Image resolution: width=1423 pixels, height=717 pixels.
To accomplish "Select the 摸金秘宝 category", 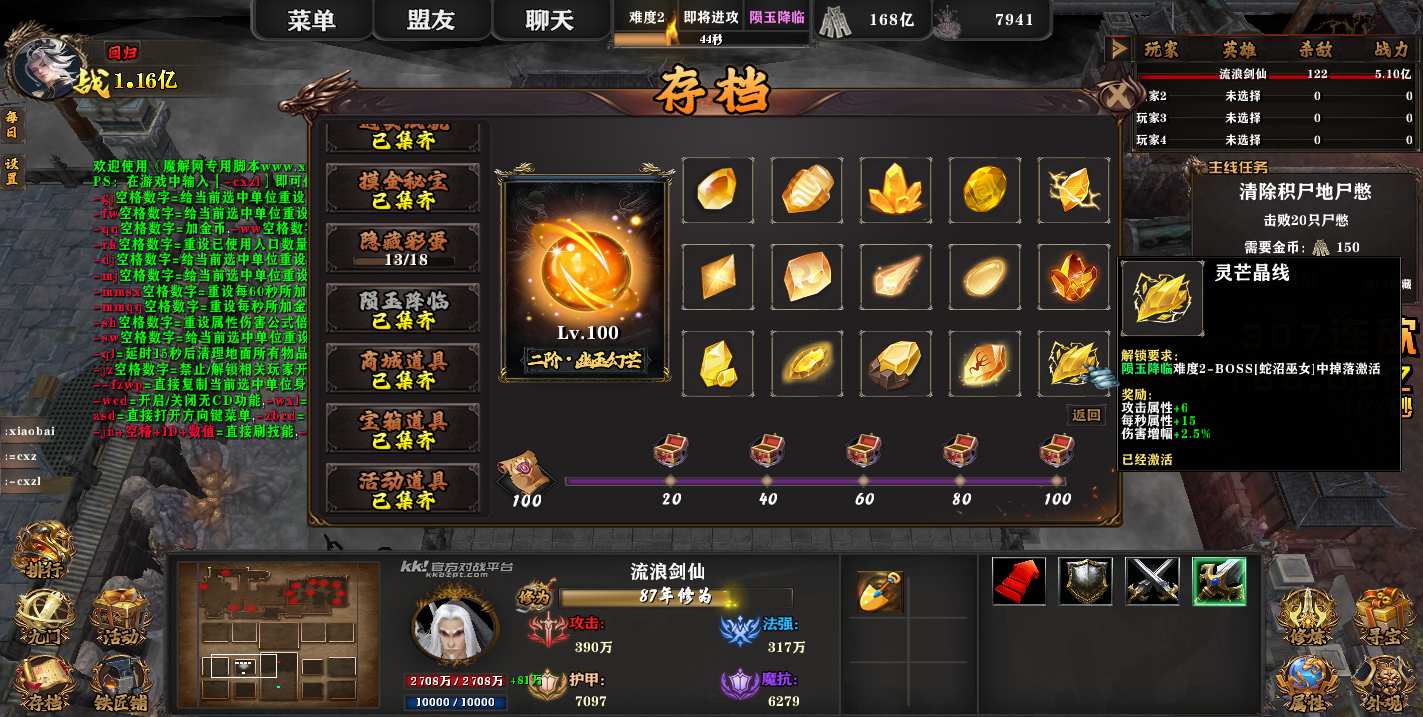I will [403, 190].
